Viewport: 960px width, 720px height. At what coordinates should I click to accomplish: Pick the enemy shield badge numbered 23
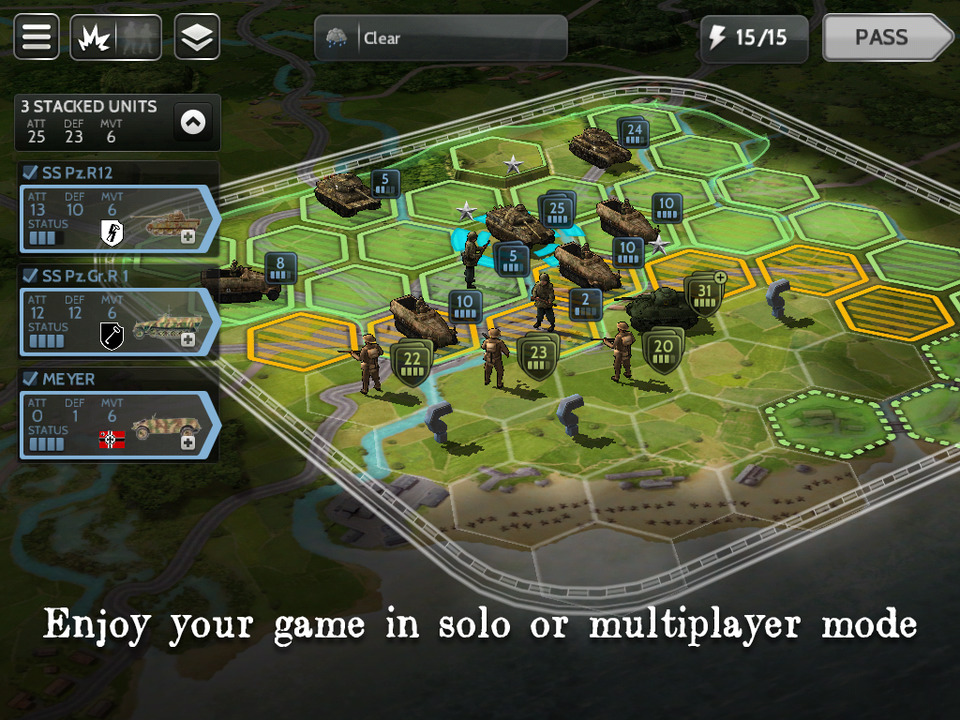[538, 355]
